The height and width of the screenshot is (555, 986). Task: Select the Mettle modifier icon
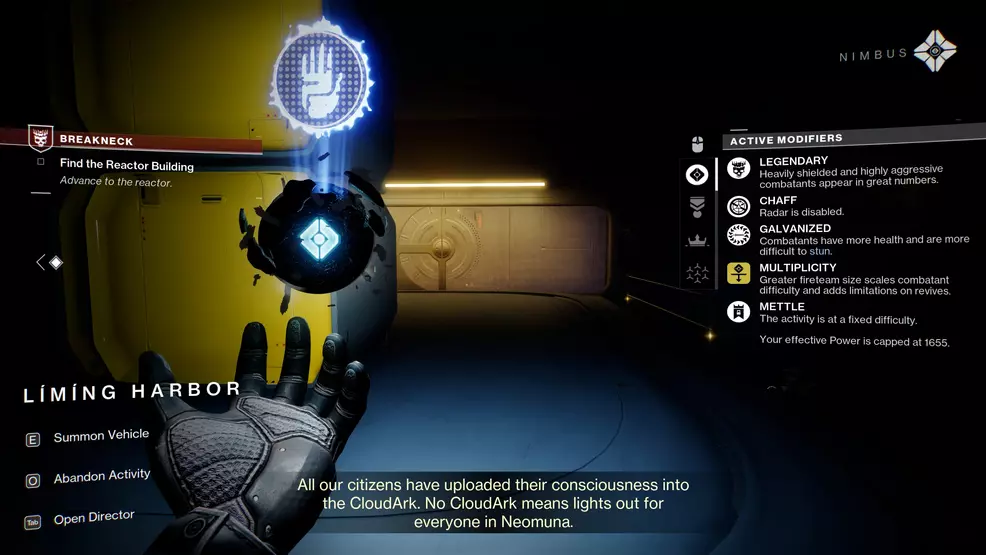coord(738,312)
